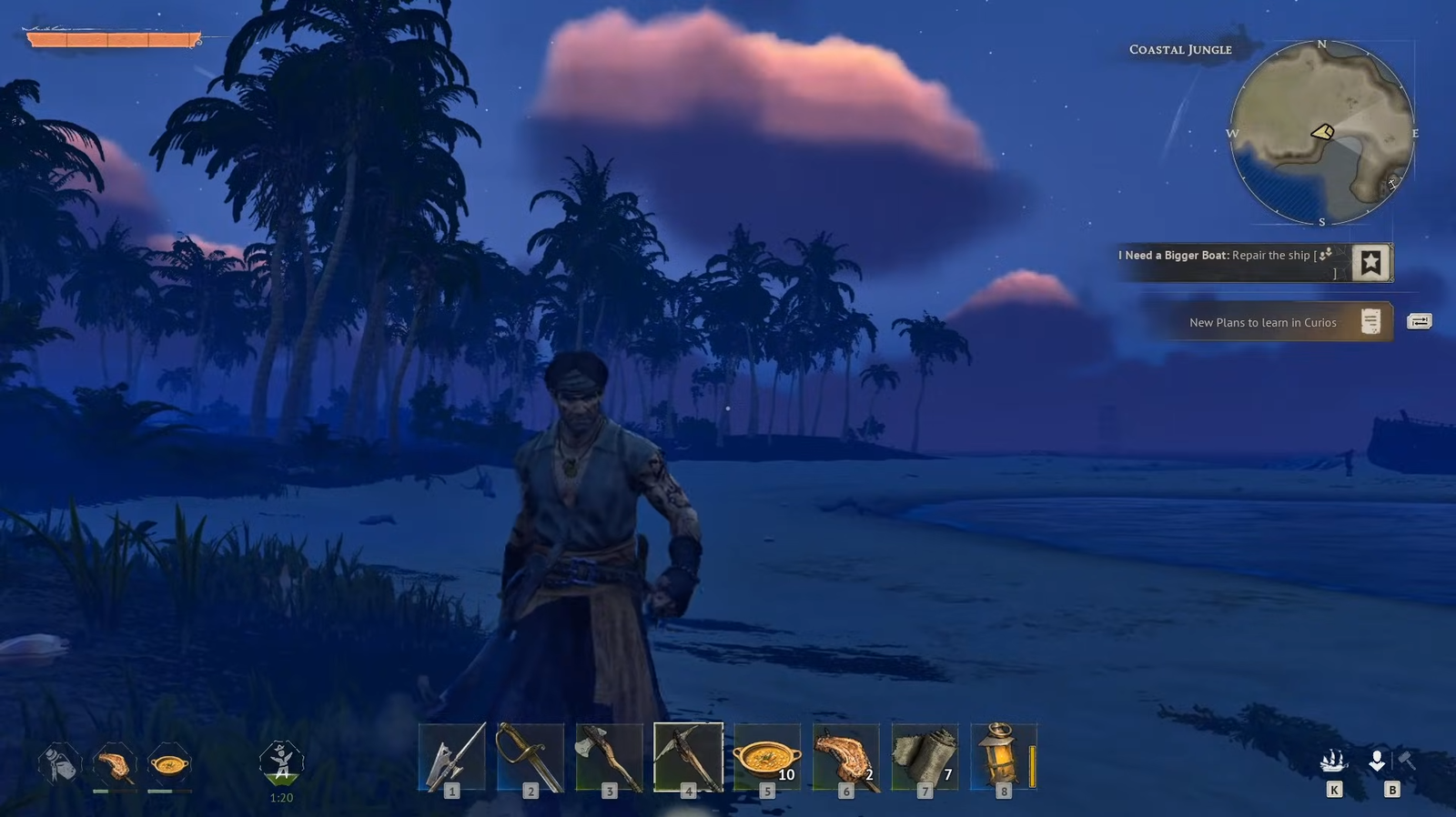The height and width of the screenshot is (817, 1456).
Task: Click the swap arrows button beside the notification
Action: click(1420, 321)
